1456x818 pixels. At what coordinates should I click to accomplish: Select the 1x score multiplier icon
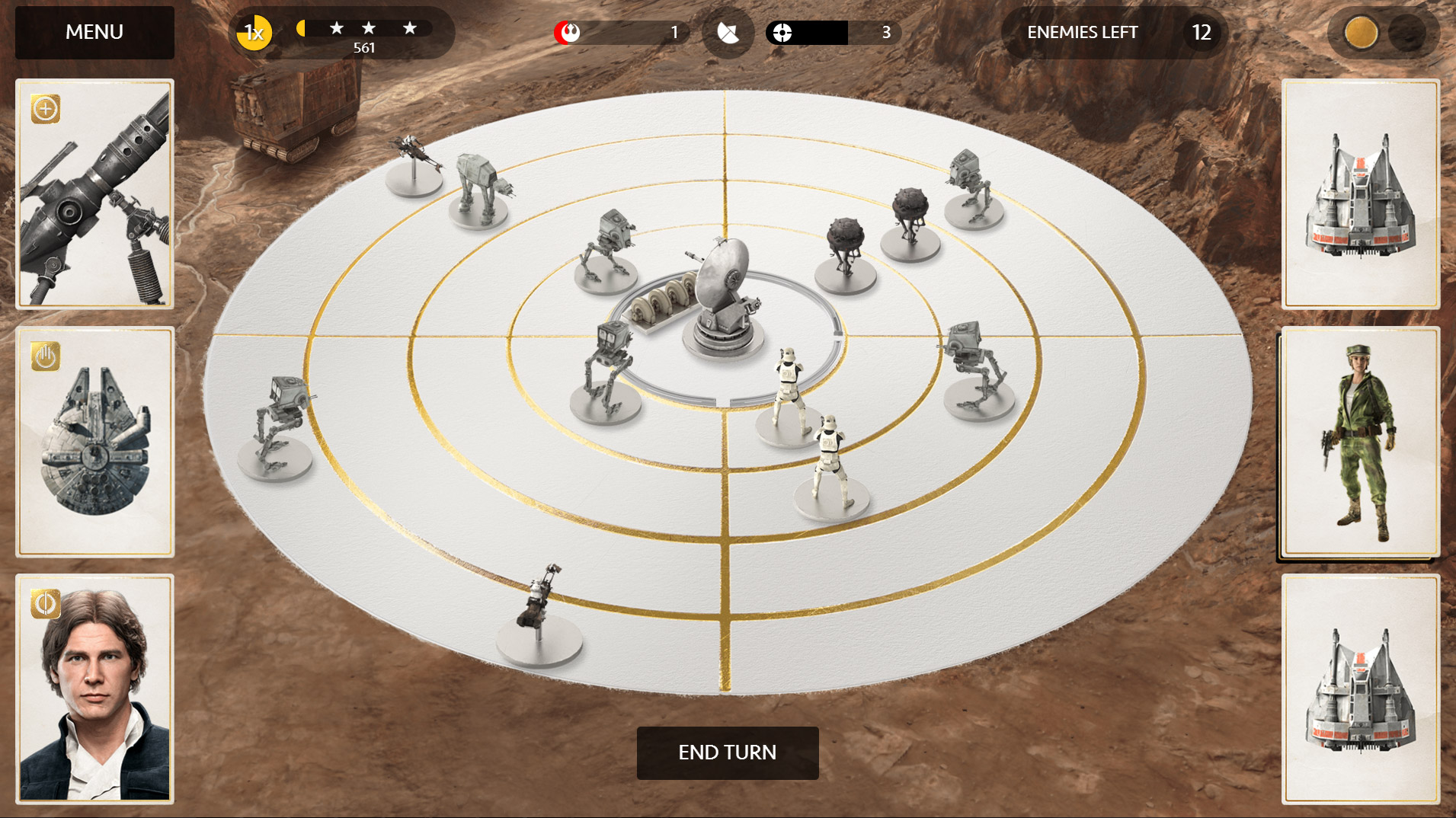pyautogui.click(x=254, y=32)
